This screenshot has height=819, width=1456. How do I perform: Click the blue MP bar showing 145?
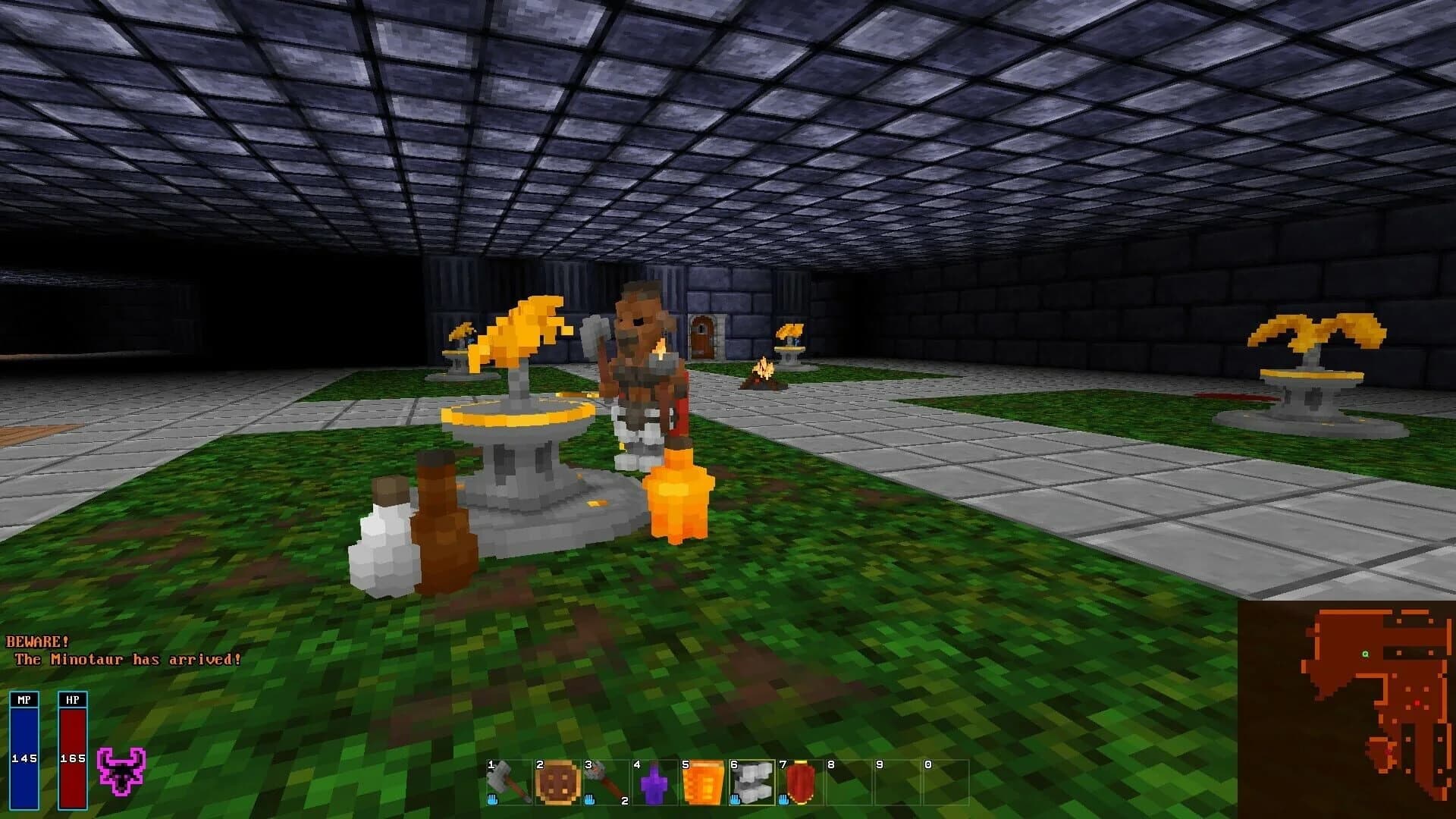tap(23, 751)
